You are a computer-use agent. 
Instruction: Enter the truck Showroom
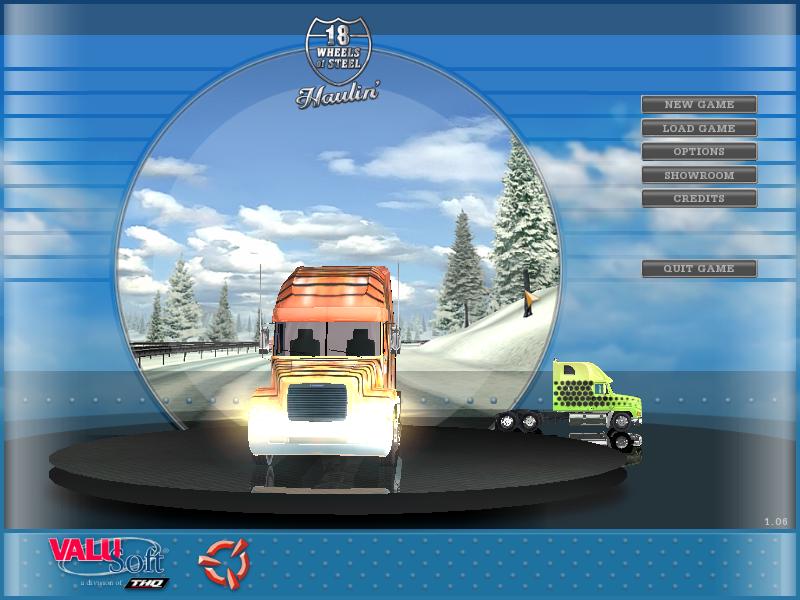[699, 175]
